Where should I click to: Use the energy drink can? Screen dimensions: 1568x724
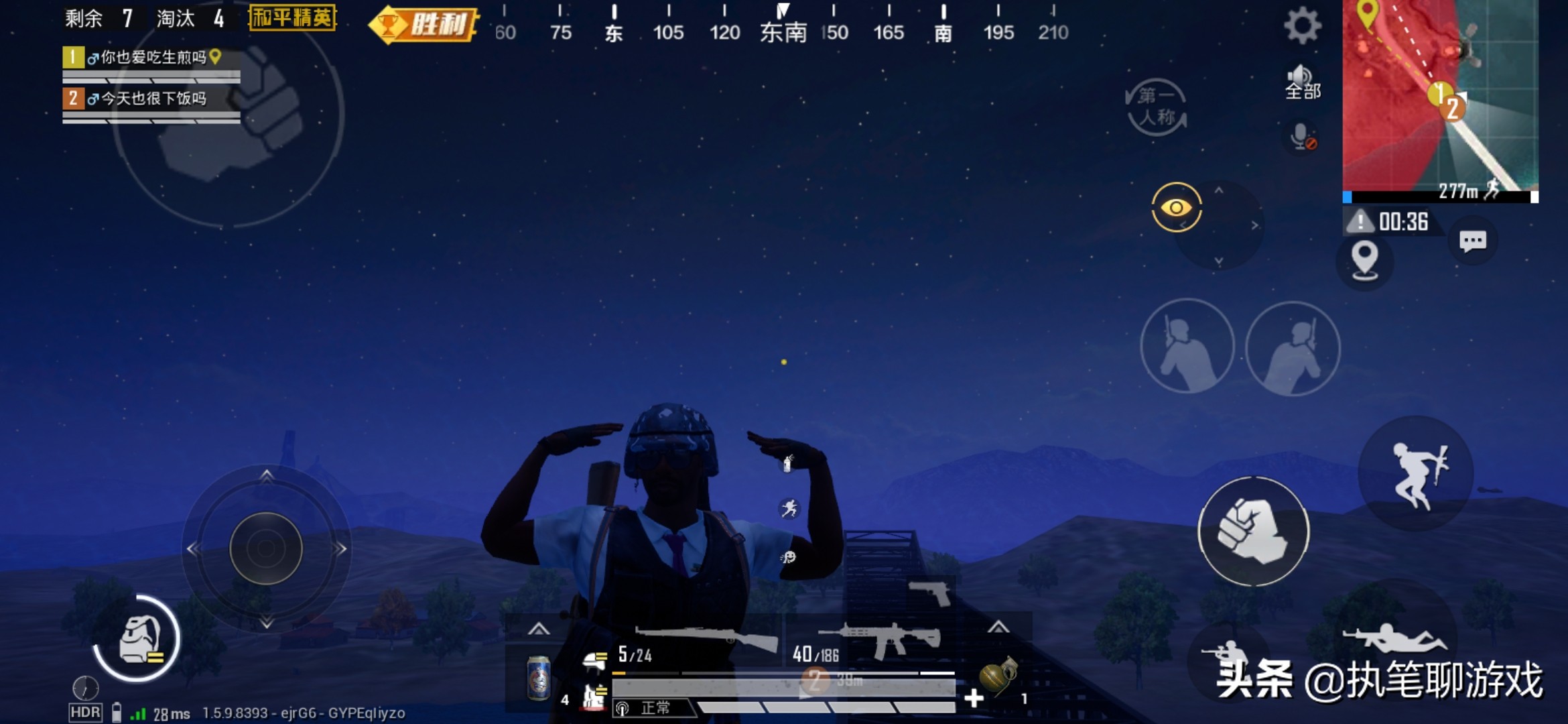point(538,678)
